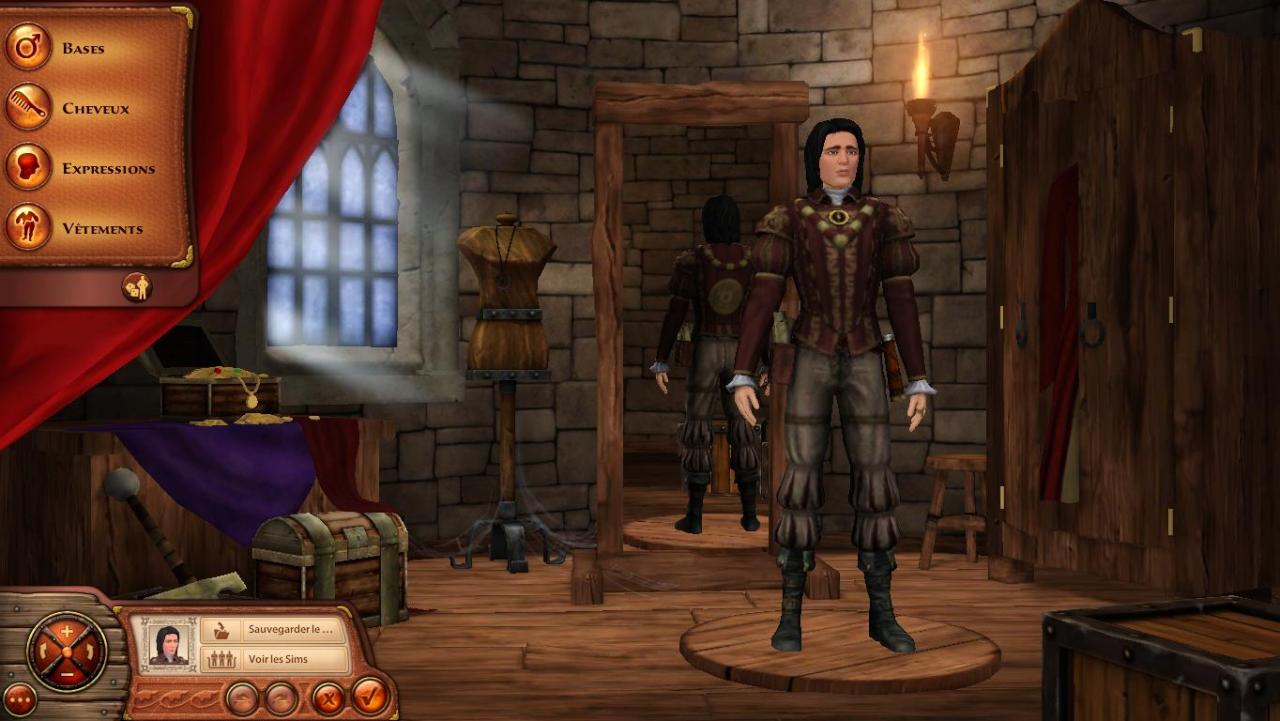Zoom out with the minus camera button
Screen dimensions: 1280x721
click(67, 674)
